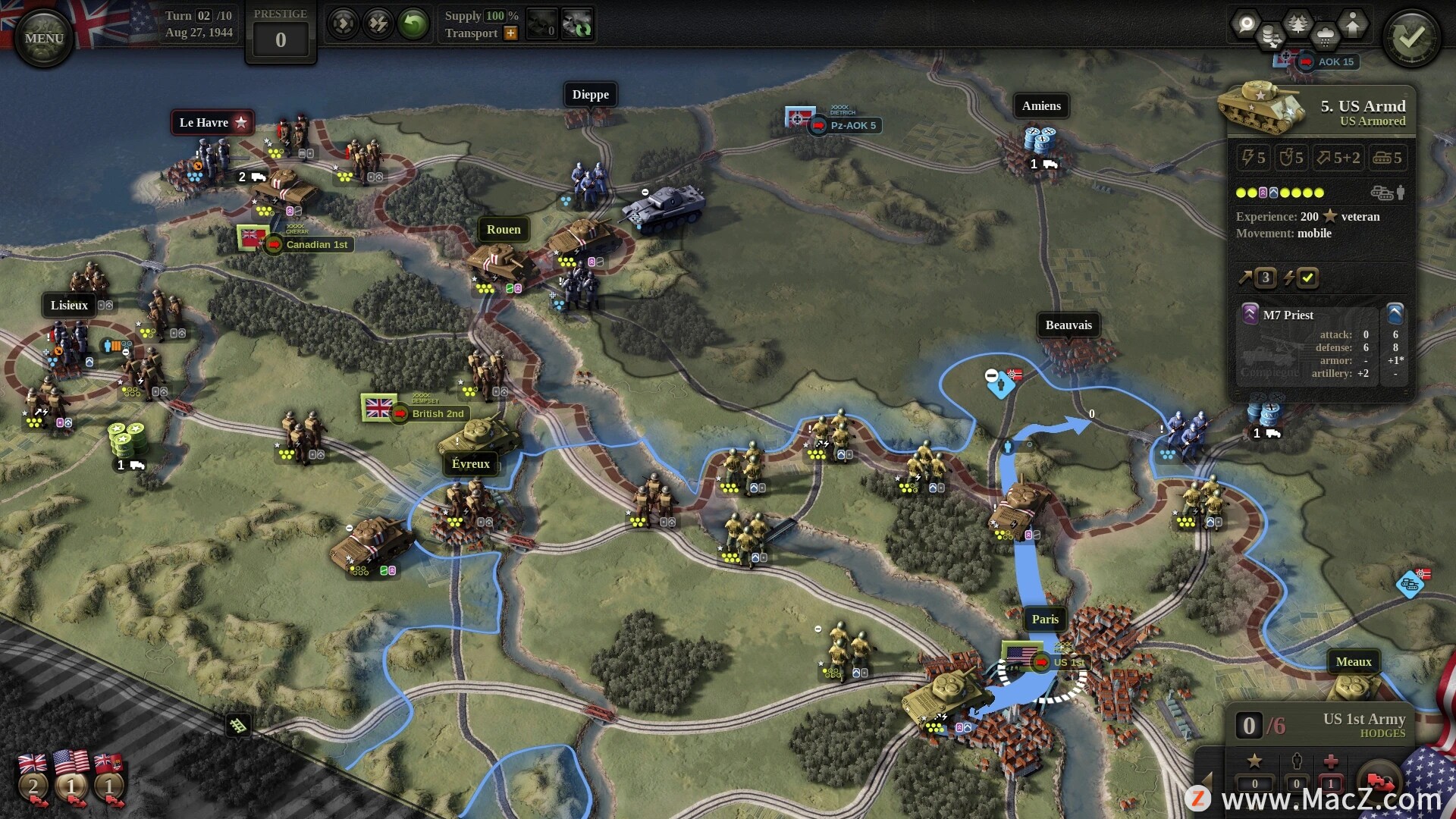Click the next unit arrow button
Viewport: 1456px width, 819px height.
(x=343, y=24)
